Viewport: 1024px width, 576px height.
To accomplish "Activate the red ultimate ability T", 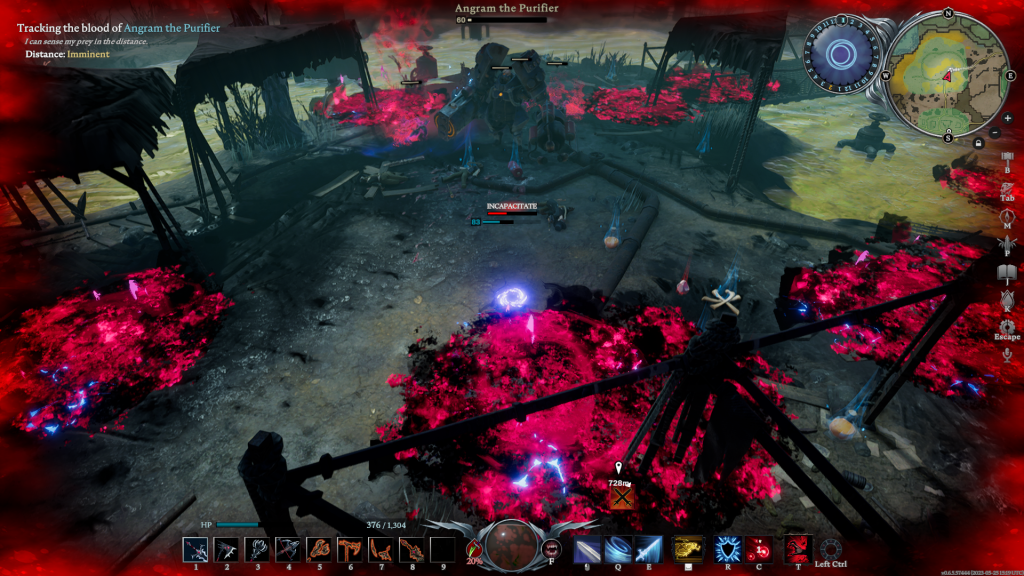I will pos(797,550).
